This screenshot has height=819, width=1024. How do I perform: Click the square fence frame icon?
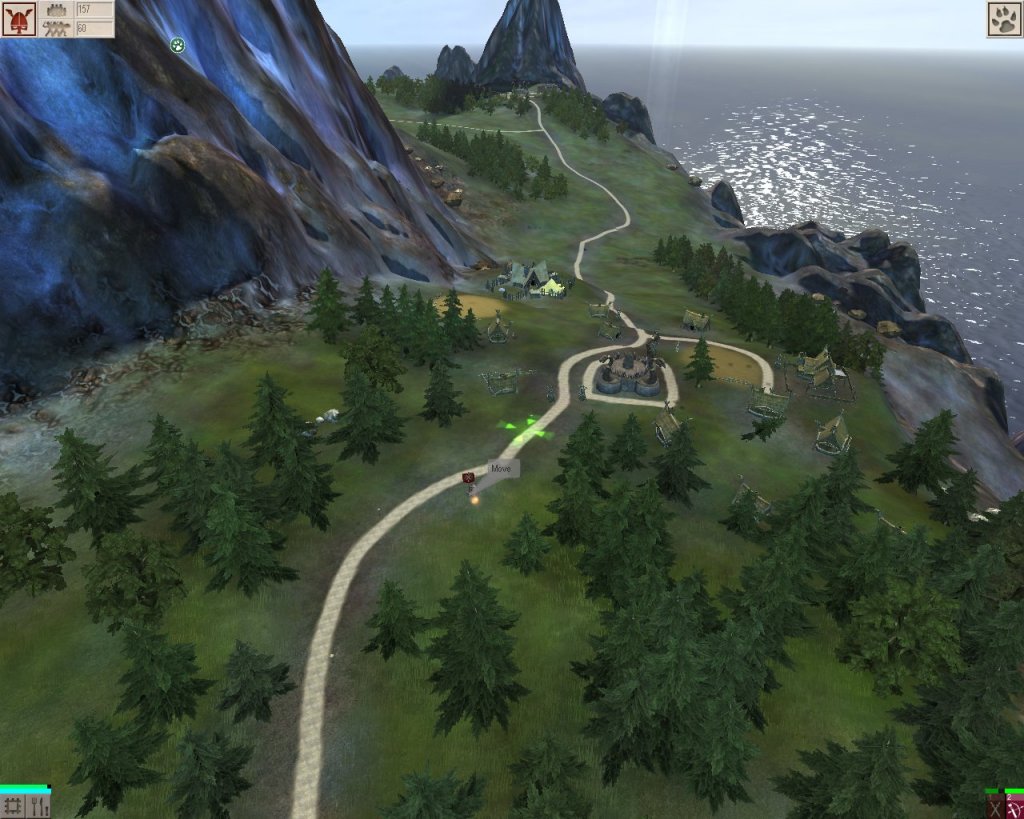click(13, 805)
